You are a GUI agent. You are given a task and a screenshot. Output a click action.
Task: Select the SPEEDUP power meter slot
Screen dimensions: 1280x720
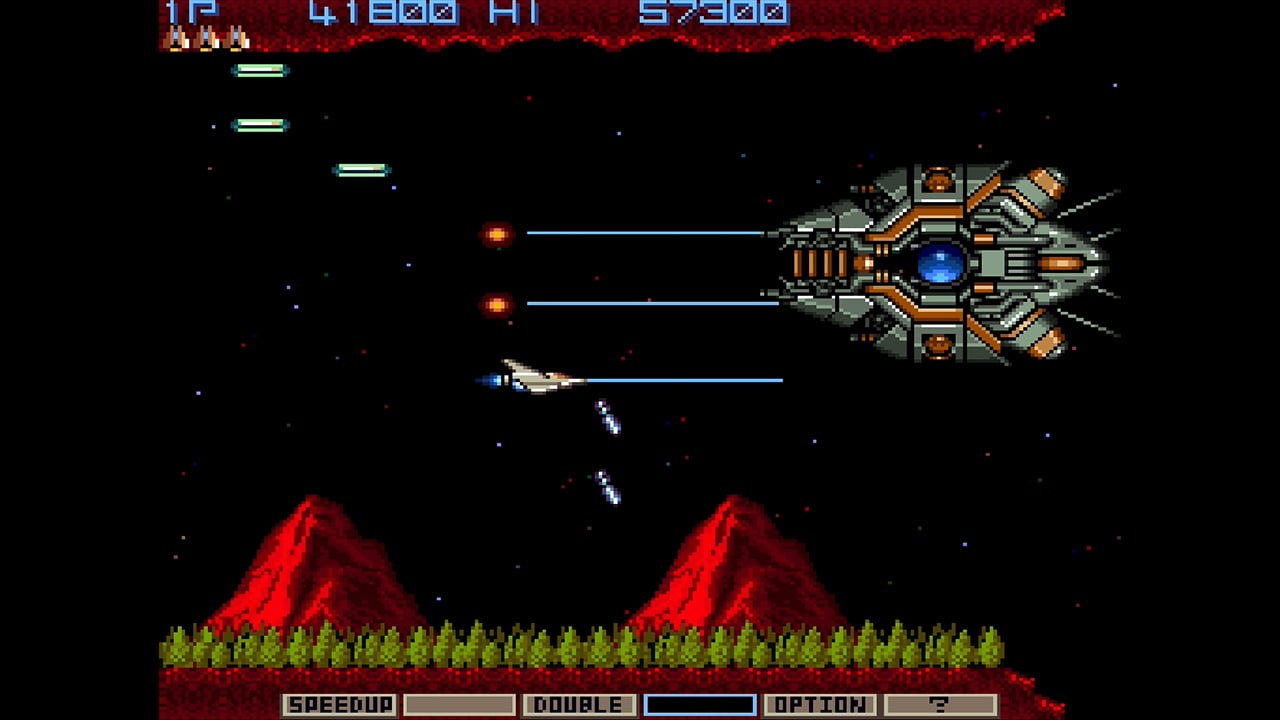point(339,705)
